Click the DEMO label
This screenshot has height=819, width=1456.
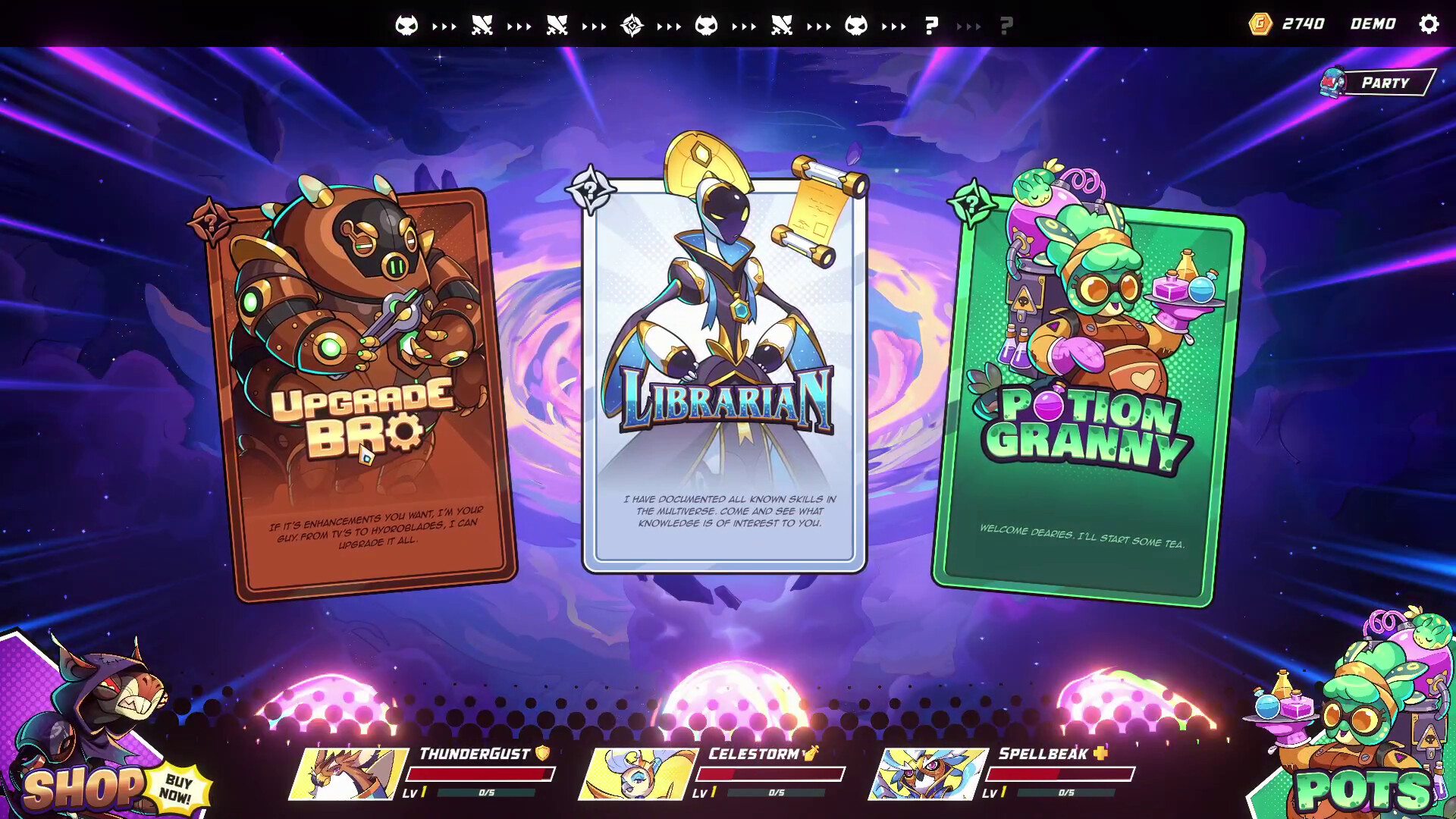point(1373,24)
